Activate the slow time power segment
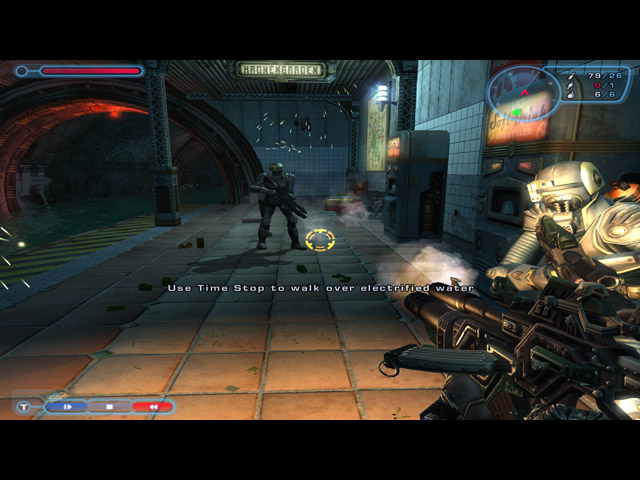The width and height of the screenshot is (640, 480). pyautogui.click(x=68, y=407)
